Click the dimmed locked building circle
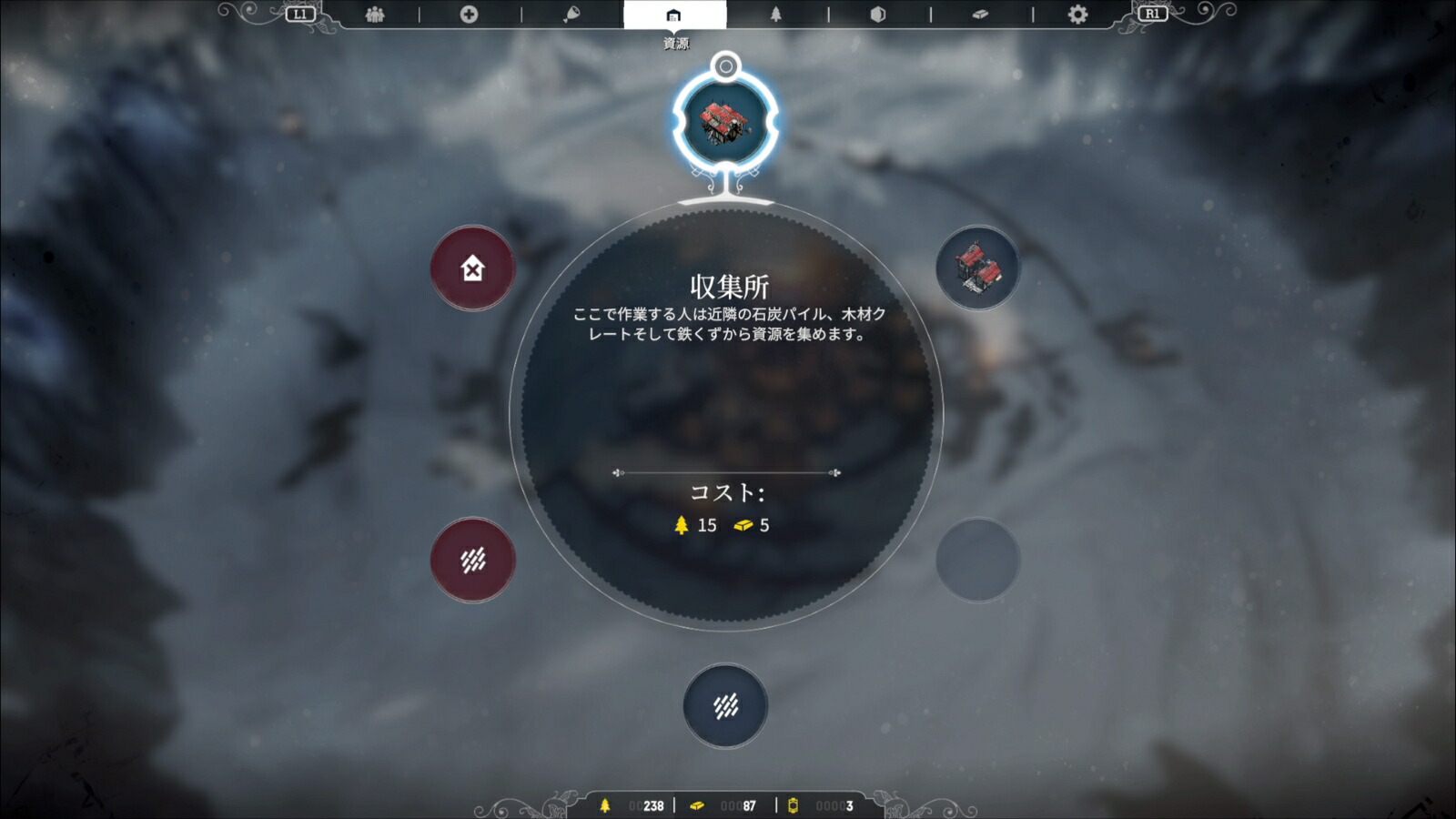 pyautogui.click(x=978, y=559)
